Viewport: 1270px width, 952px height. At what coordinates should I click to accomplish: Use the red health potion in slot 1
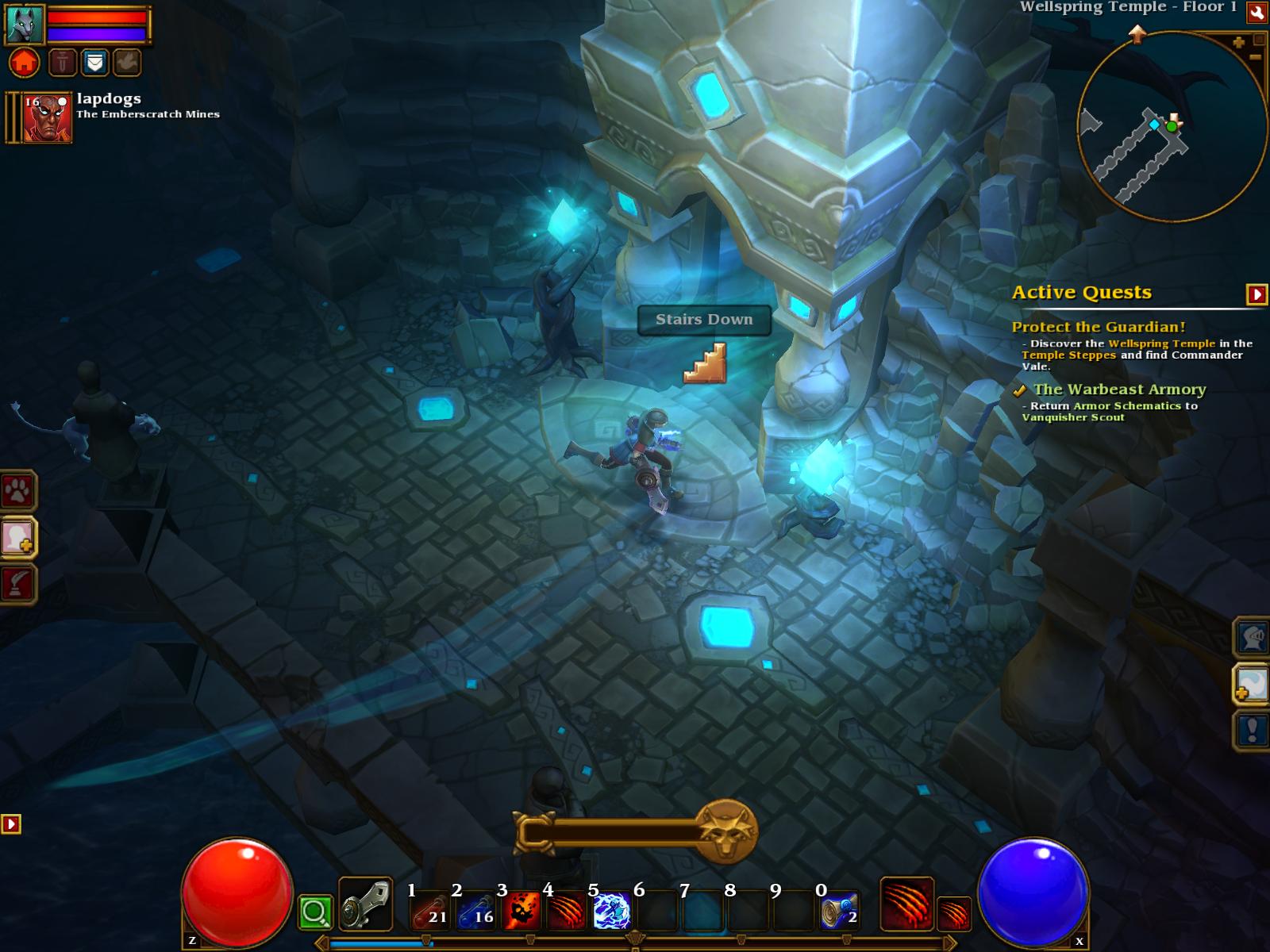(429, 911)
